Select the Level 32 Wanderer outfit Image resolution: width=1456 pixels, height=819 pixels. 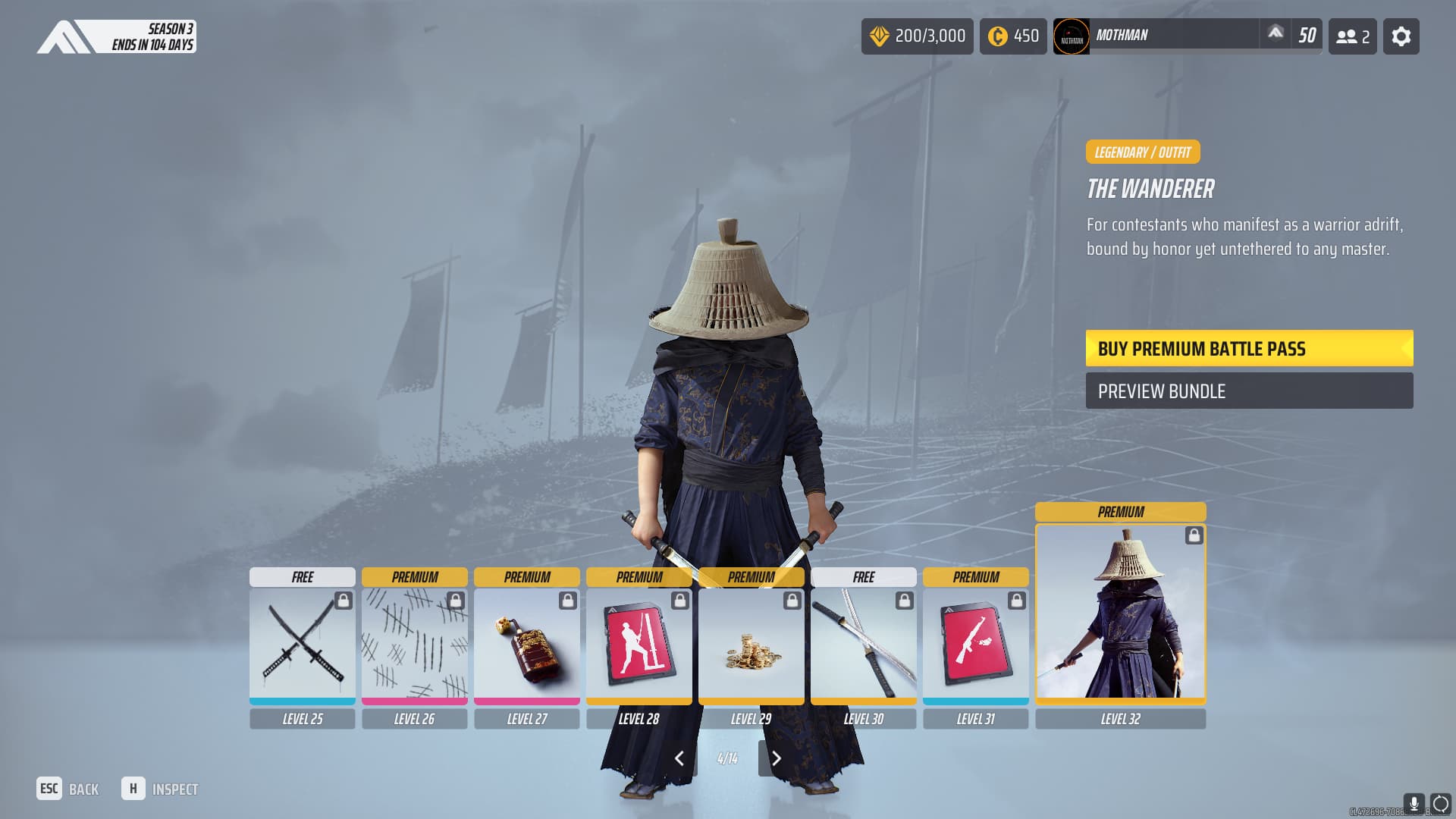click(x=1120, y=611)
